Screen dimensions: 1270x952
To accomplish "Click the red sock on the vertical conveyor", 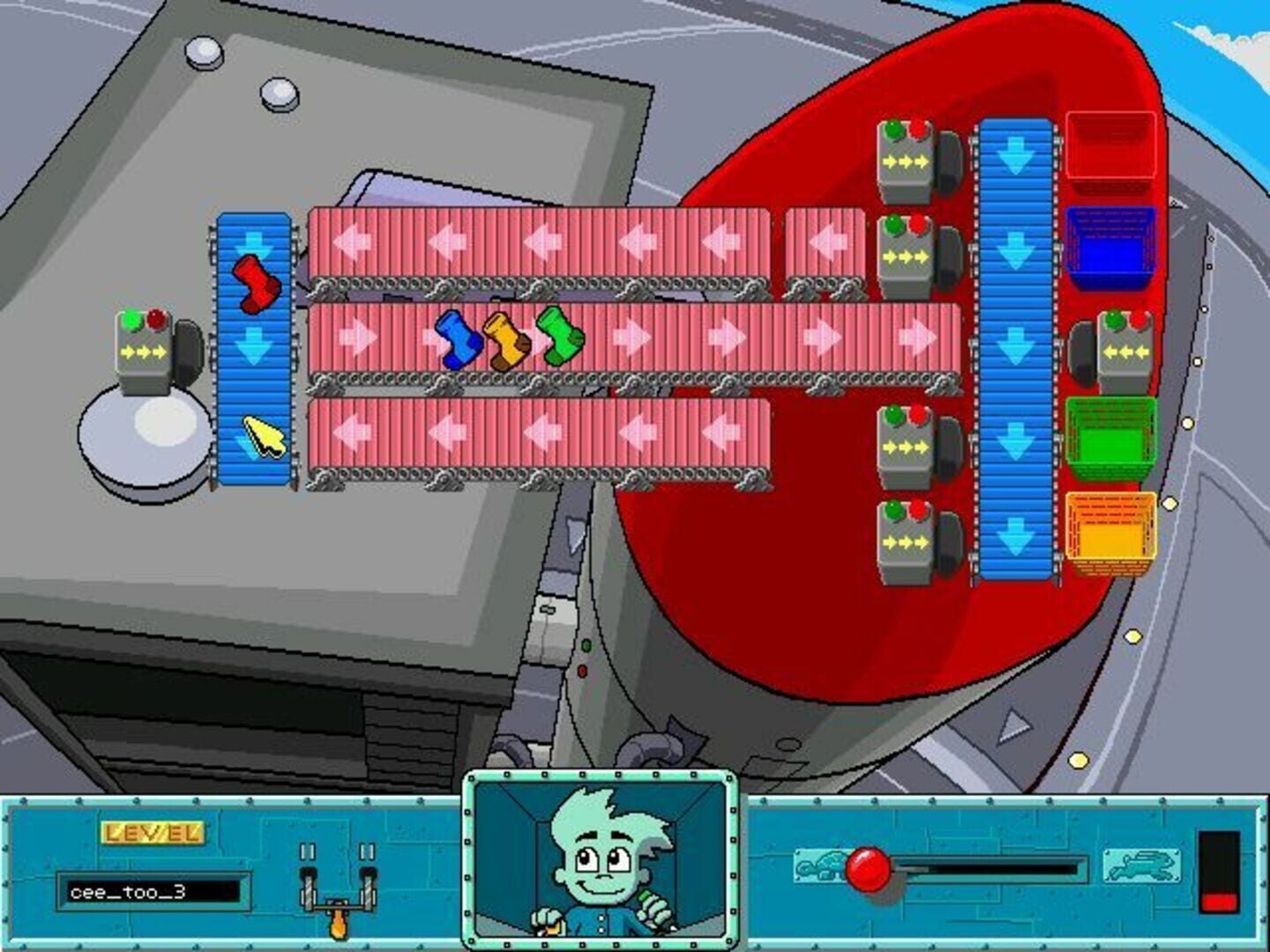I will pos(256,282).
